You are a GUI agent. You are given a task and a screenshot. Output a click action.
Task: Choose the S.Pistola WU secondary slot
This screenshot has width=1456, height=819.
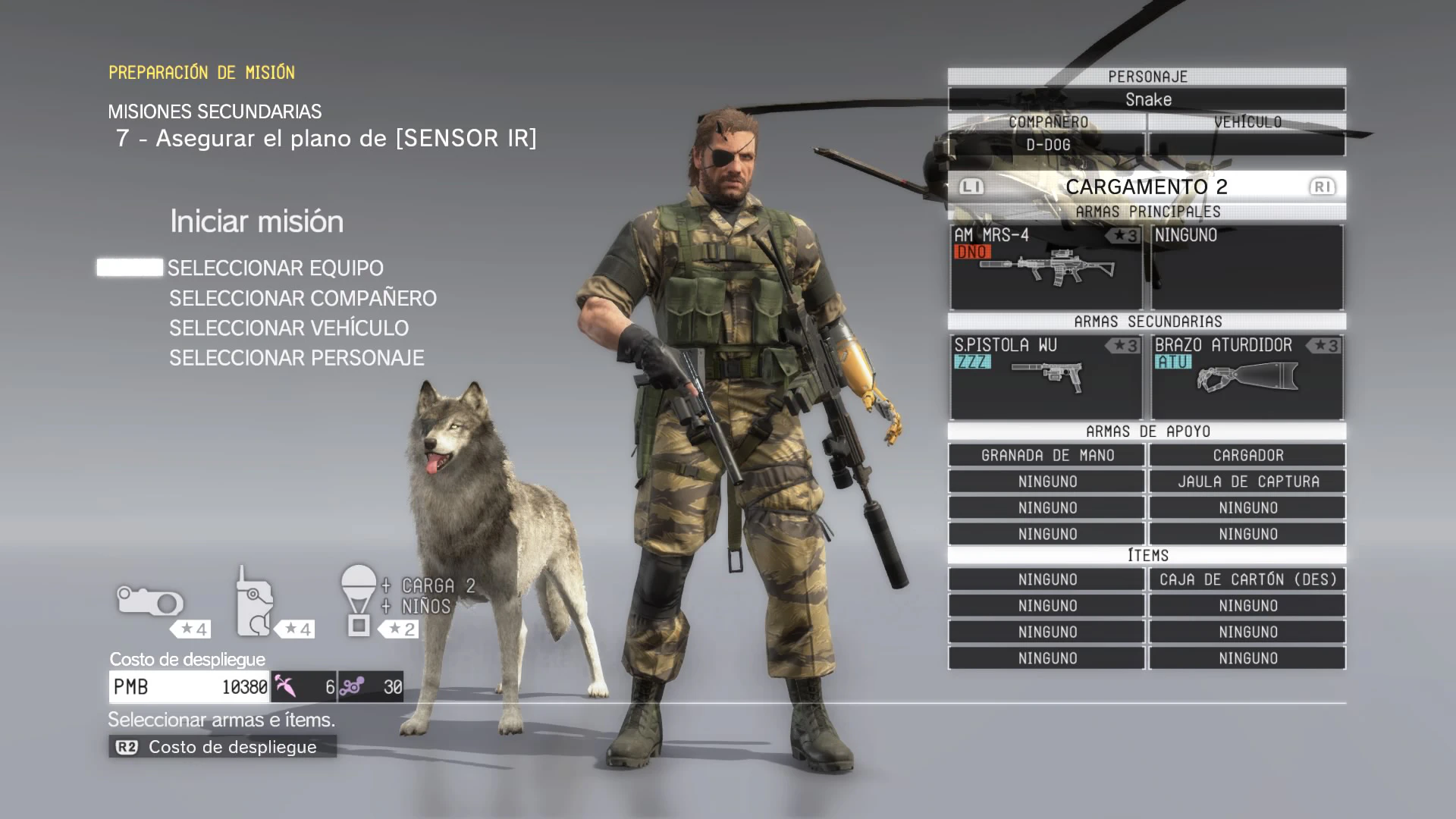[1046, 377]
